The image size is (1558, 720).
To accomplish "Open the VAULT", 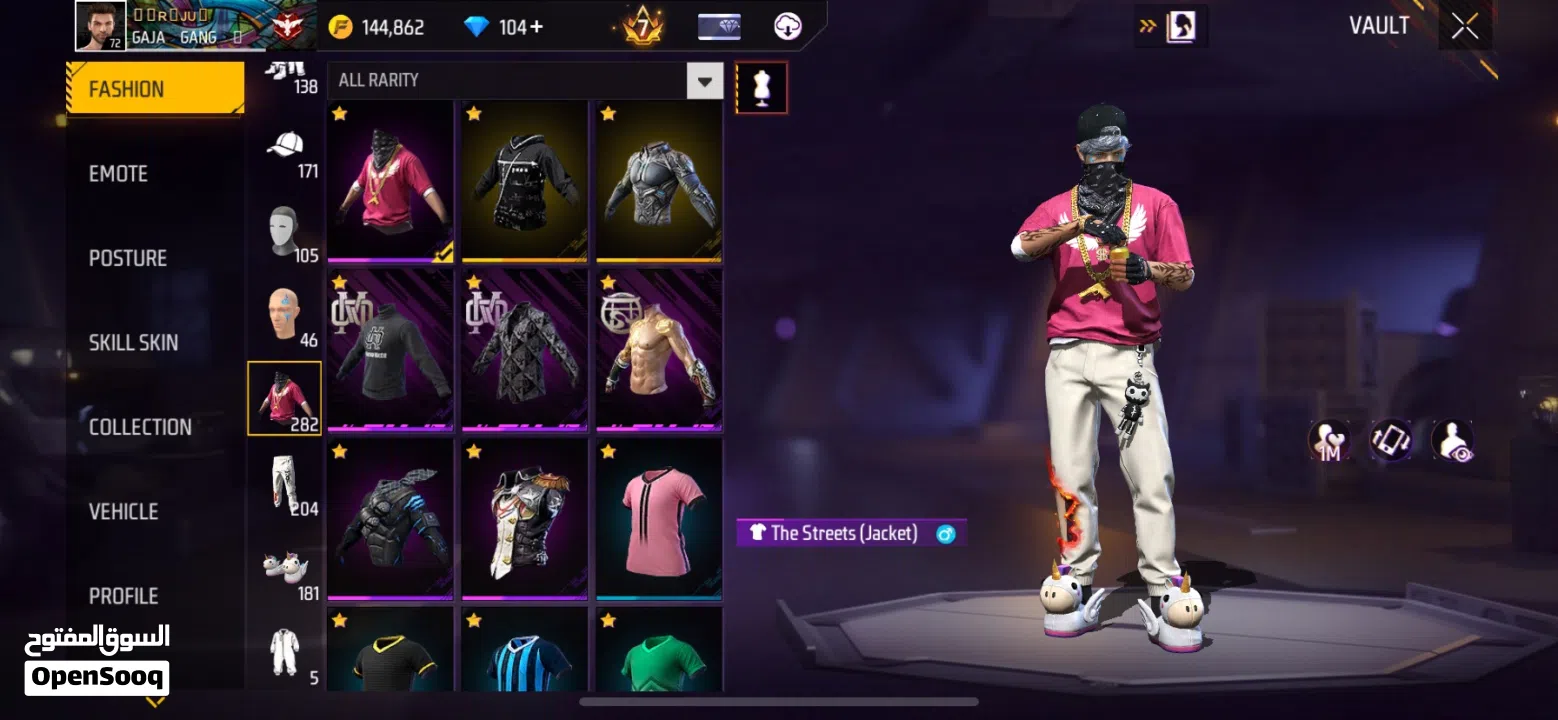I will pos(1380,25).
